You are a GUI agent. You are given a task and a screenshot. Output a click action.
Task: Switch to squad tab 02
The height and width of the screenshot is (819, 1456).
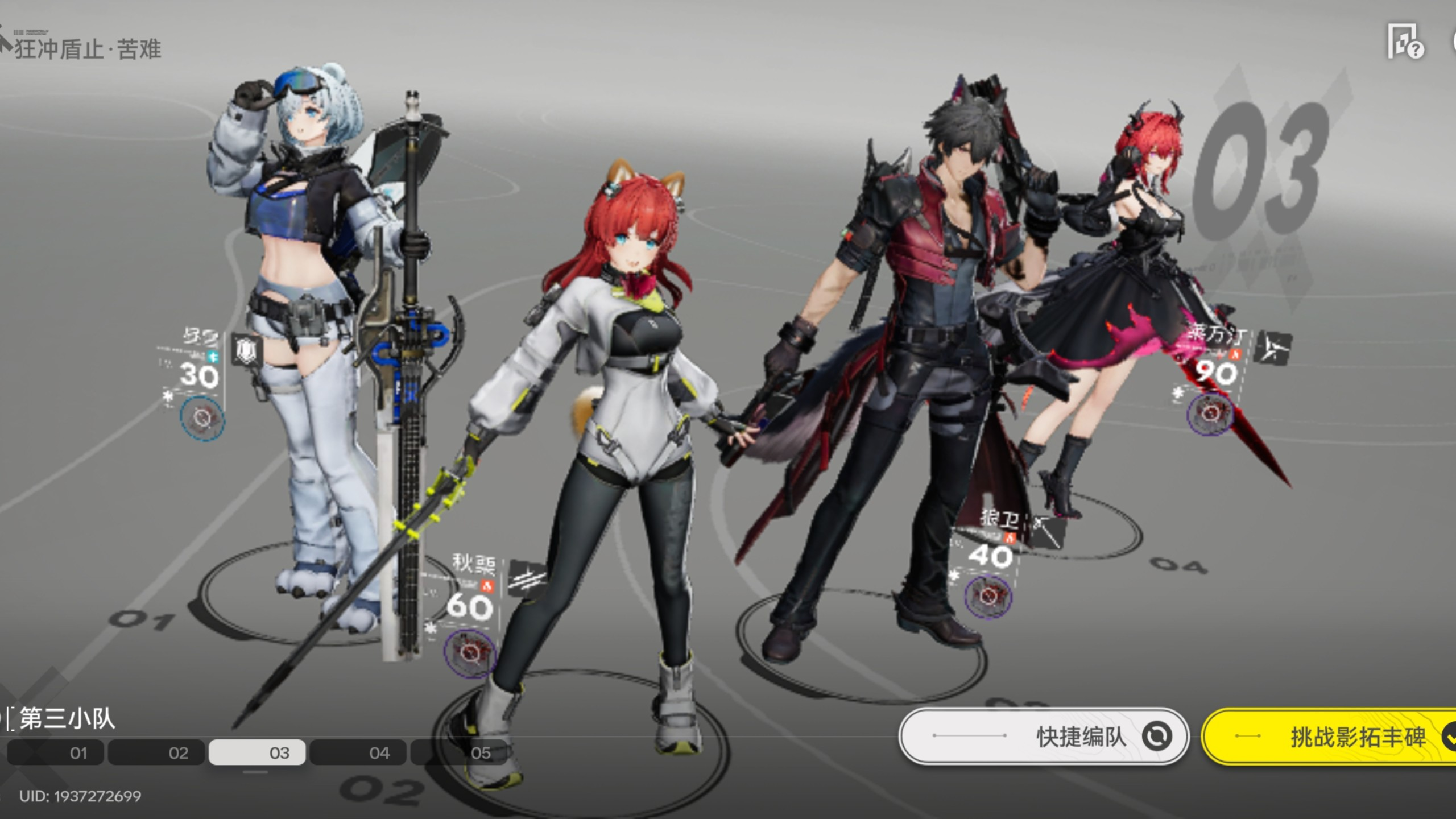[x=156, y=753]
